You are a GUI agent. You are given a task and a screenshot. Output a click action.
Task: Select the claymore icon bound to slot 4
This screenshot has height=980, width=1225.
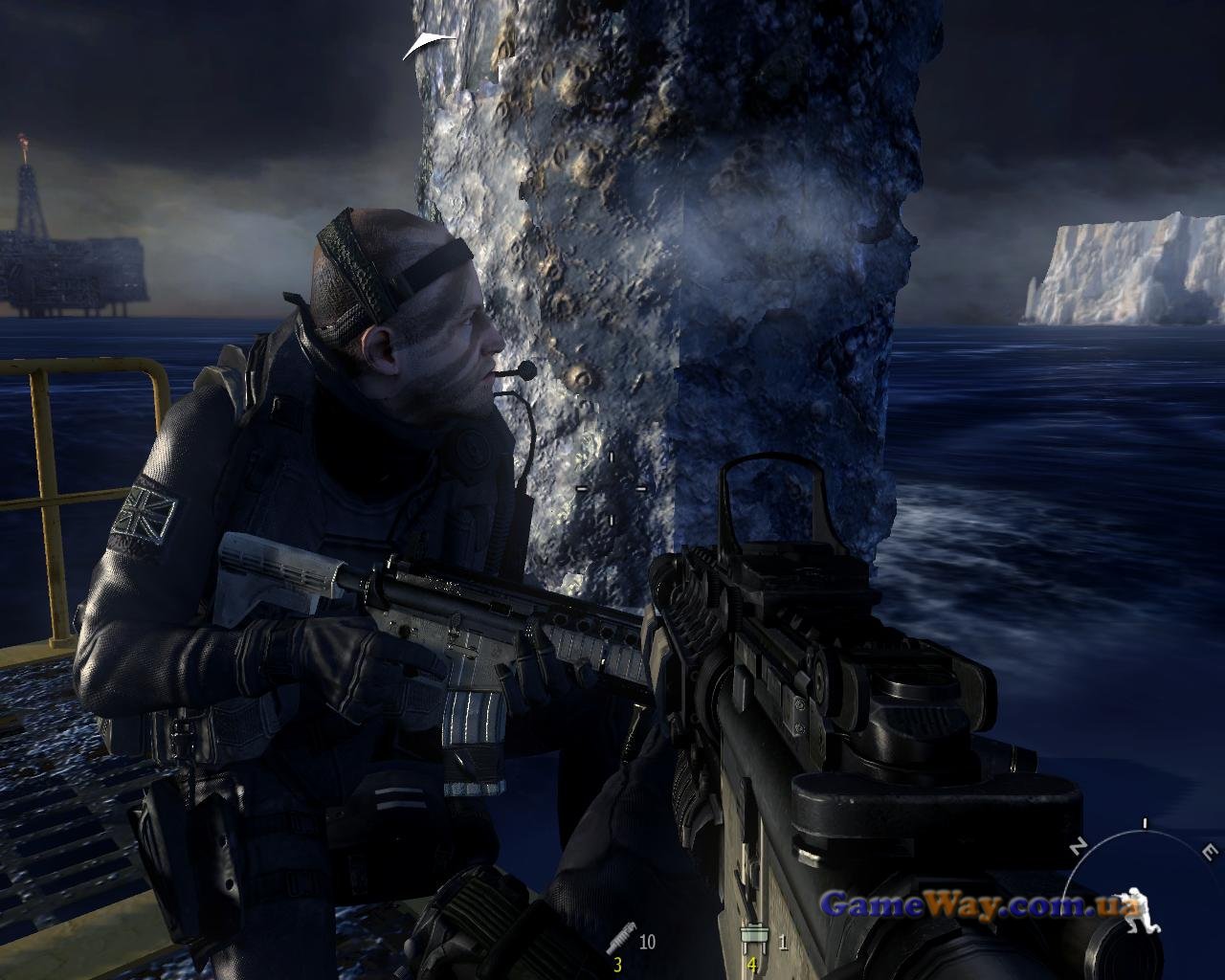click(x=751, y=940)
